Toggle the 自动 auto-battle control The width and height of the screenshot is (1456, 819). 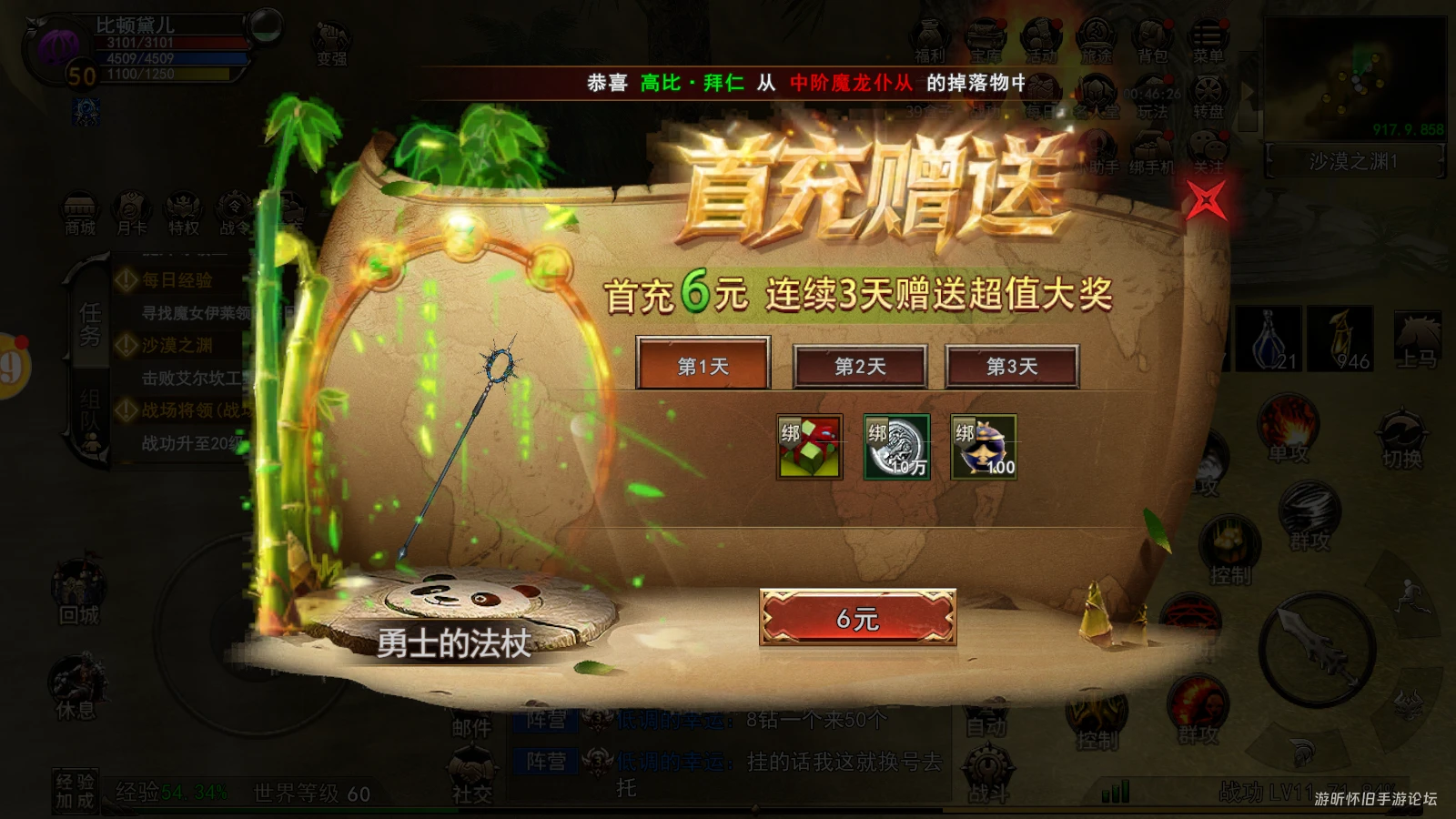point(988,719)
